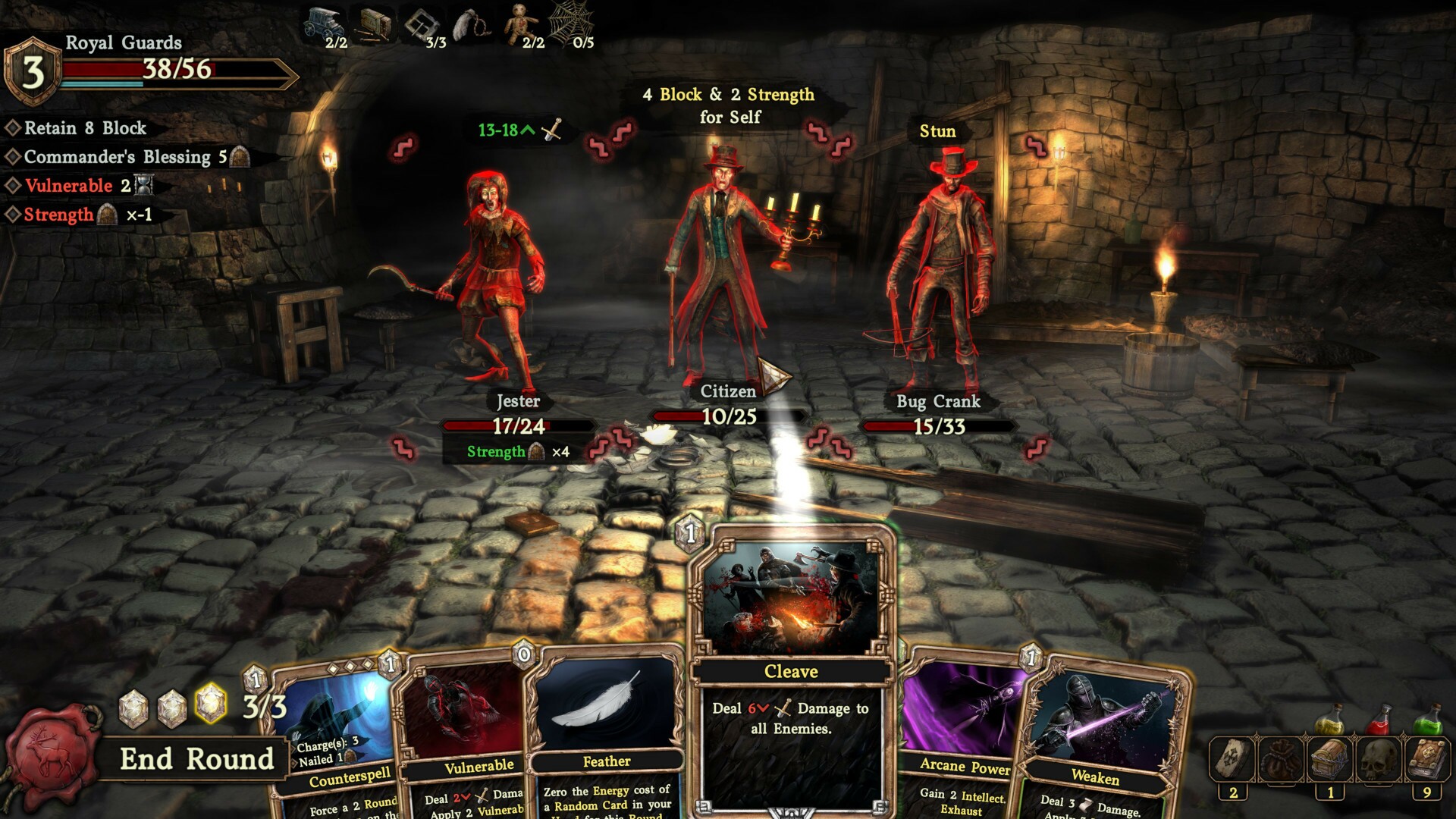This screenshot has height=819, width=1456.
Task: Play the Feather card
Action: pos(605,728)
